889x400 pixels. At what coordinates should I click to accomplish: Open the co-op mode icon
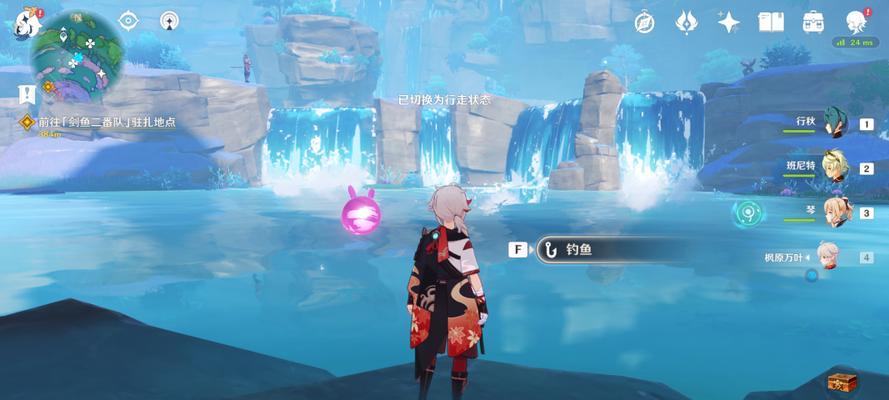(x=169, y=20)
